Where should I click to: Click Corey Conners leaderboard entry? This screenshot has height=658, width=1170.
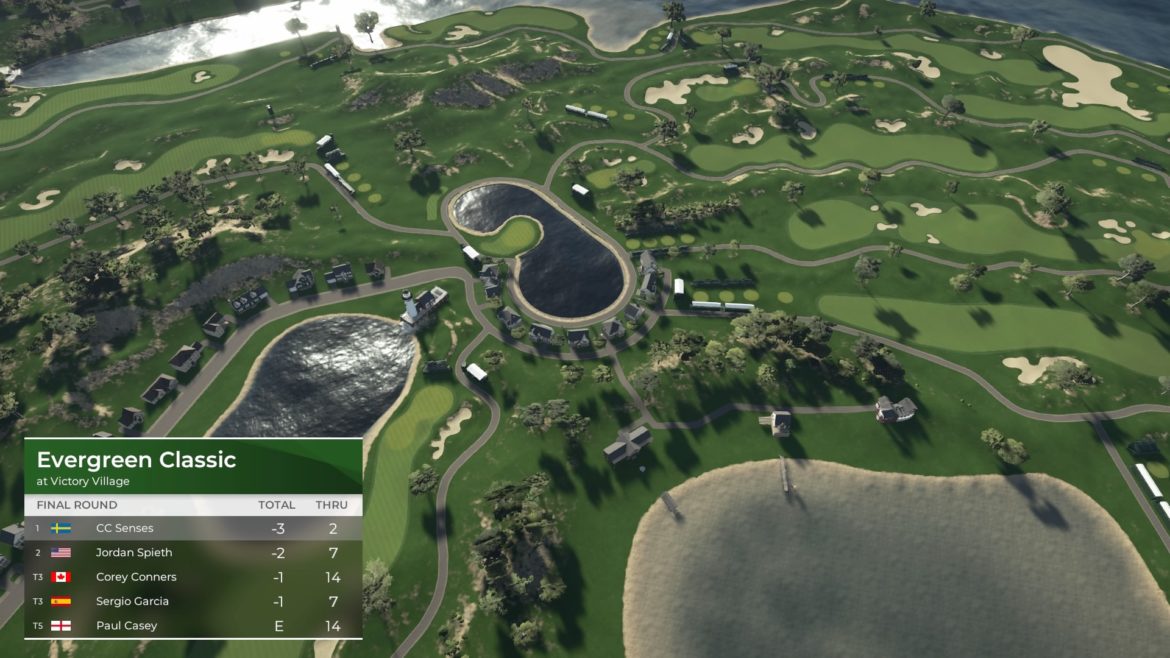coord(193,577)
